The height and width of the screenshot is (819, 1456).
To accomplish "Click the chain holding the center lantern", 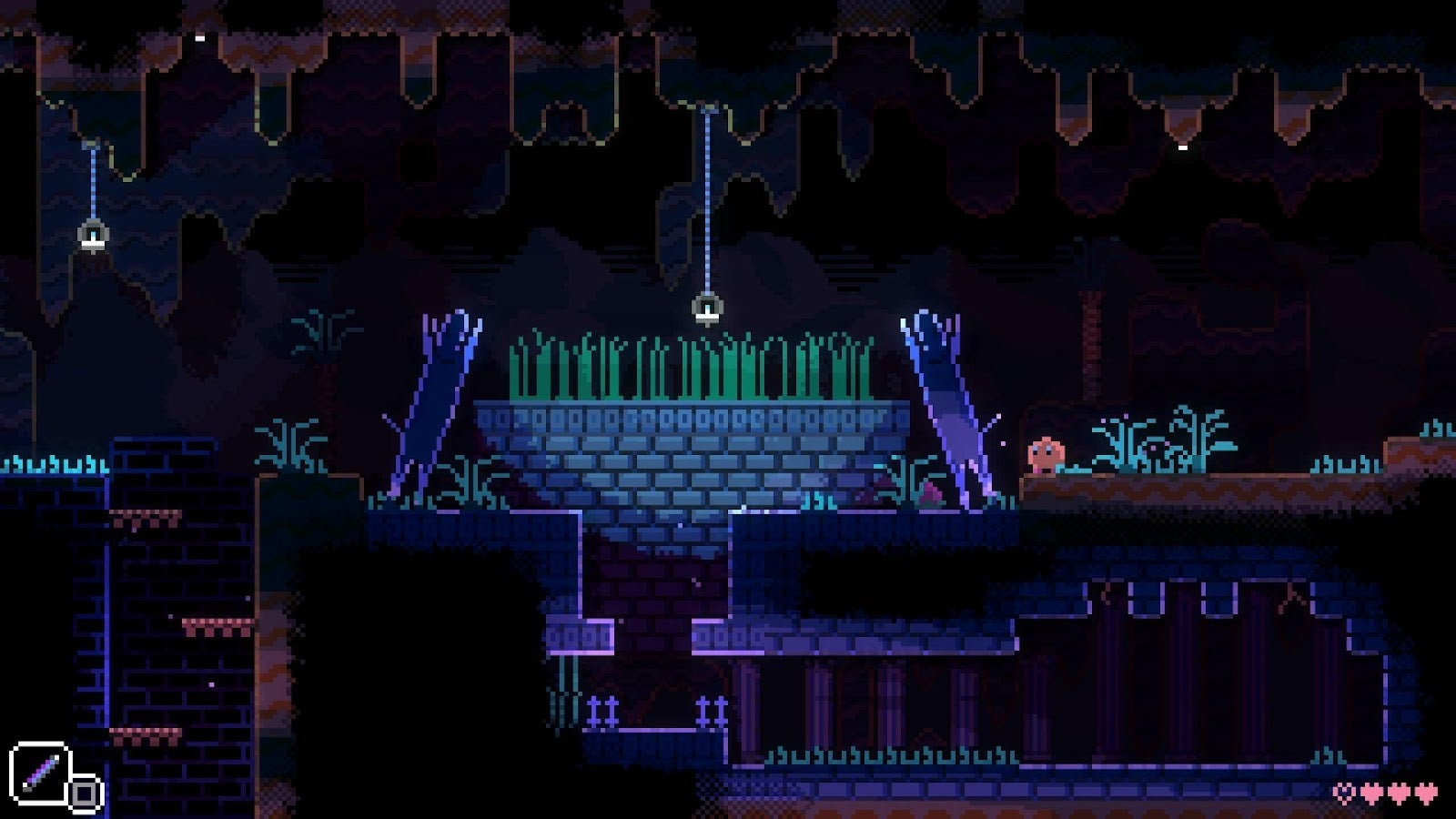I will coord(707,200).
